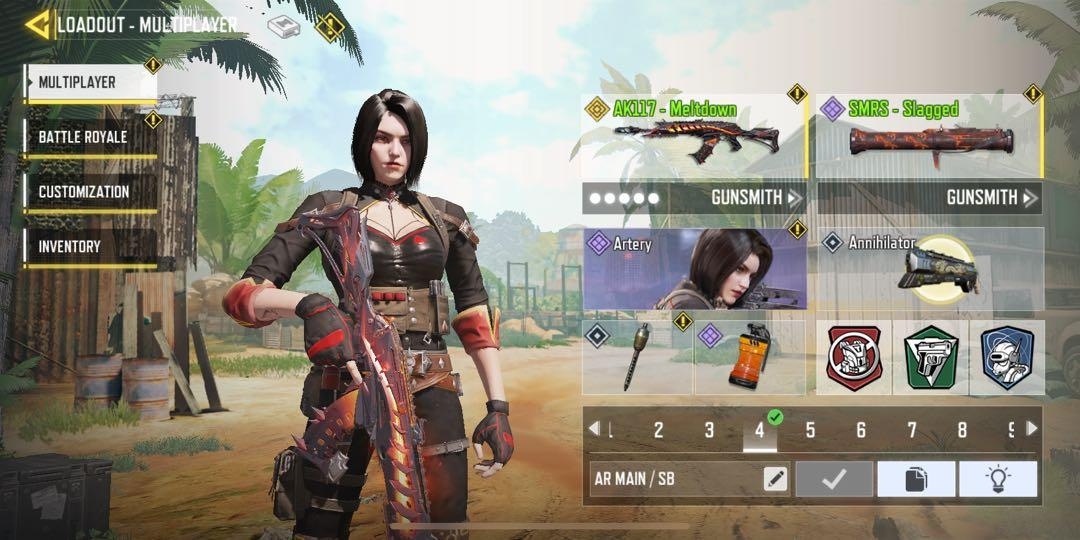Click the lightbulb recommendation button
Image resolution: width=1080 pixels, height=540 pixels.
(x=997, y=479)
